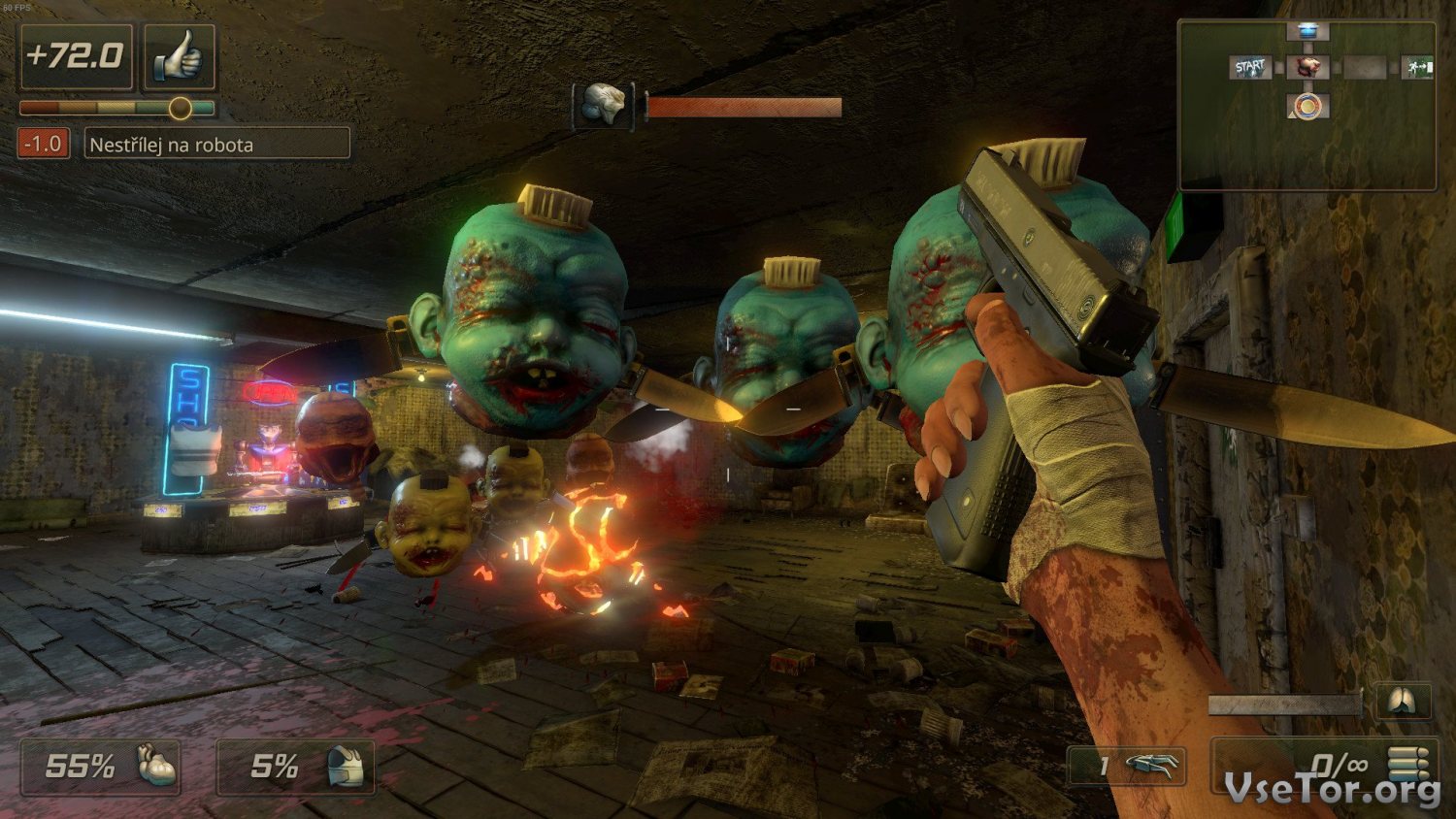Select the bloody meat room on the minimap
The width and height of the screenshot is (1456, 819).
coord(1308,68)
